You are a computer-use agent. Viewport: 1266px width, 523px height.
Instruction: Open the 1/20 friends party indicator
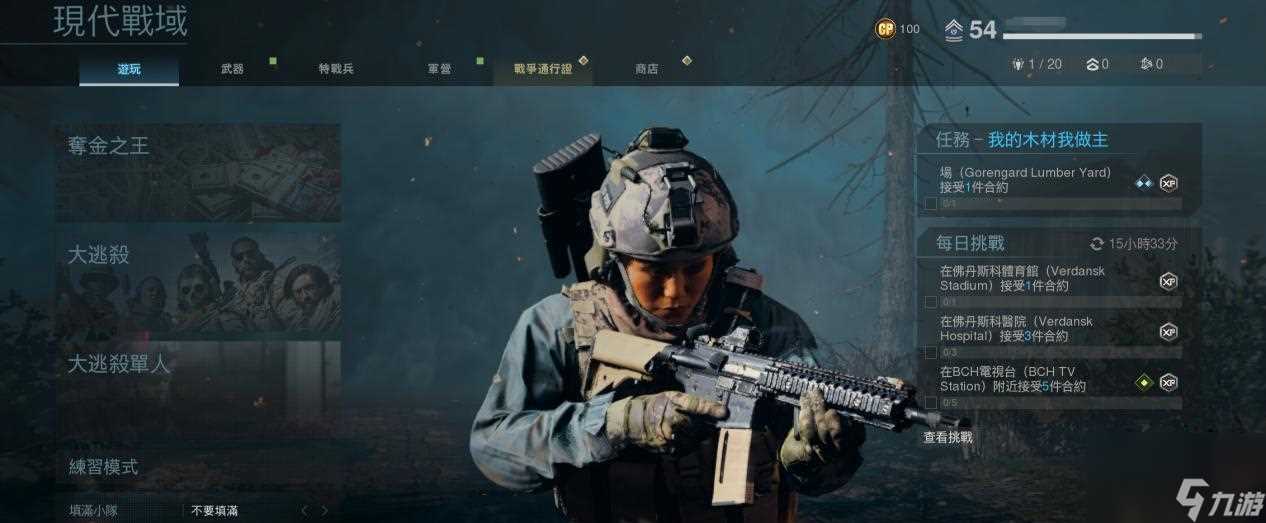point(1038,64)
